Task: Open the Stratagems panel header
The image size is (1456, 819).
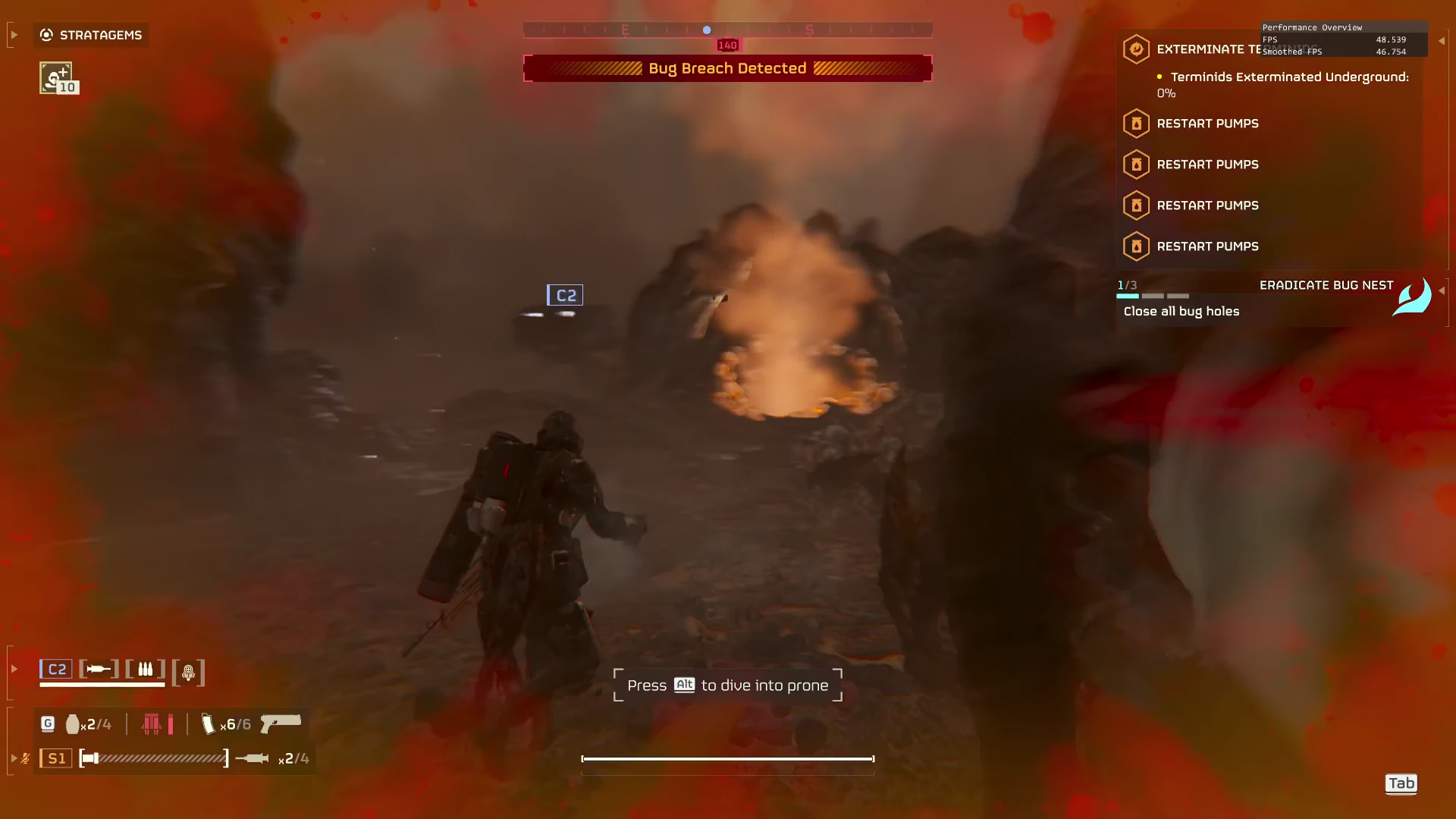Action: pos(91,35)
